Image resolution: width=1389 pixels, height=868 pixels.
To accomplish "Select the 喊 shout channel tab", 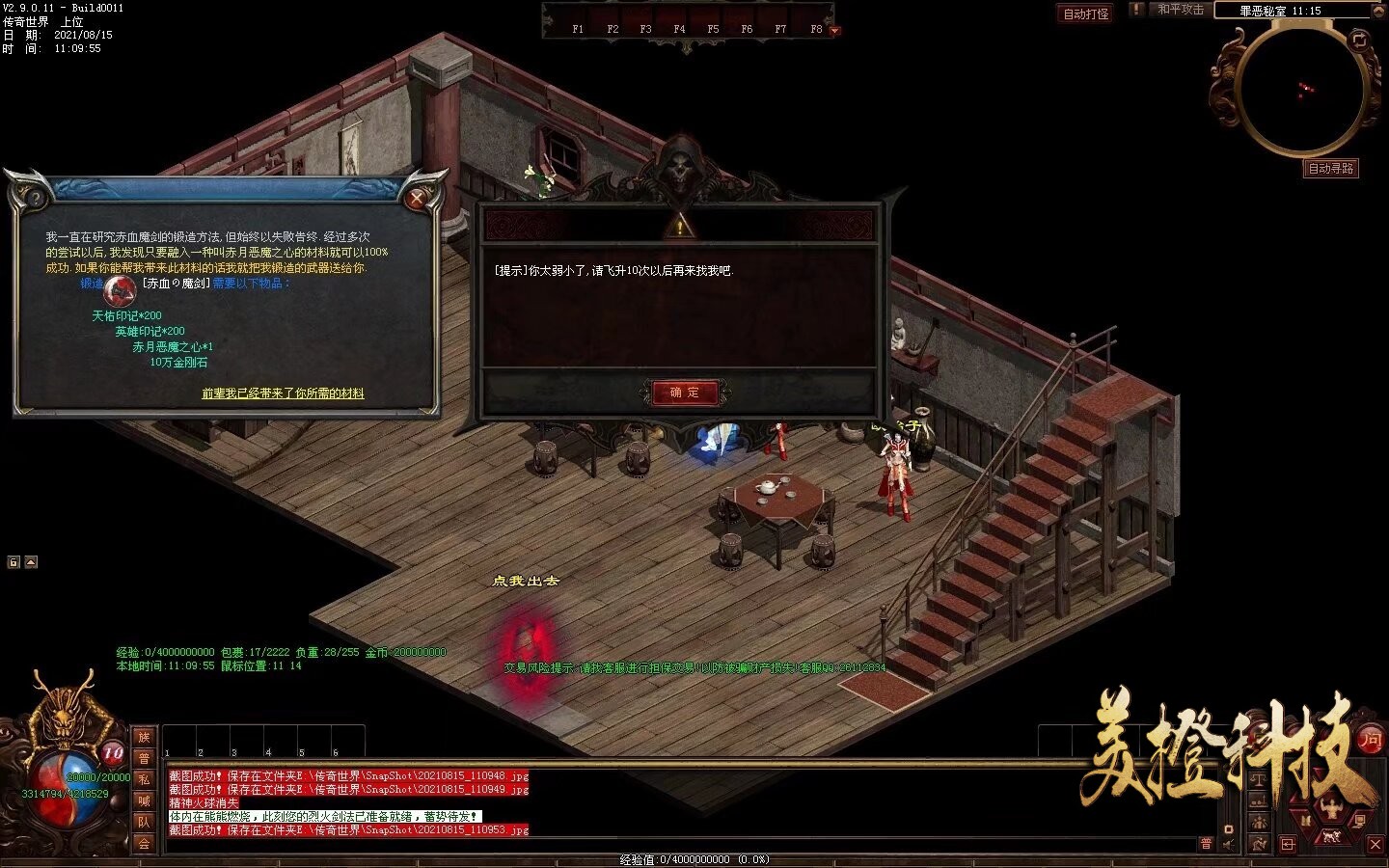I will pyautogui.click(x=144, y=801).
